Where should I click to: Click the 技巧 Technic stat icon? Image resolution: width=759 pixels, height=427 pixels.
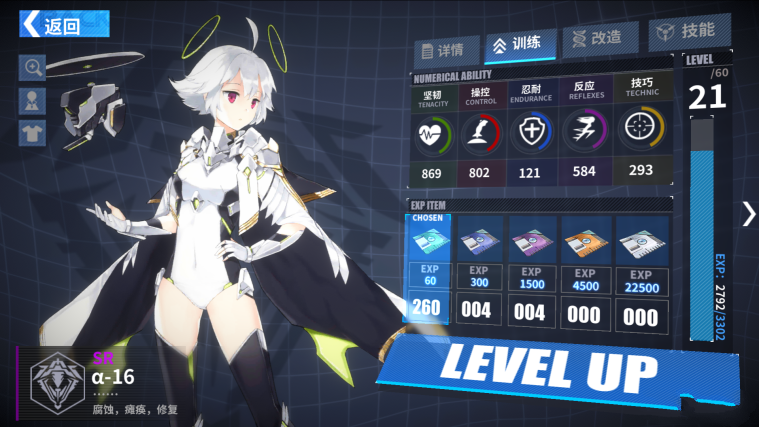pyautogui.click(x=641, y=130)
